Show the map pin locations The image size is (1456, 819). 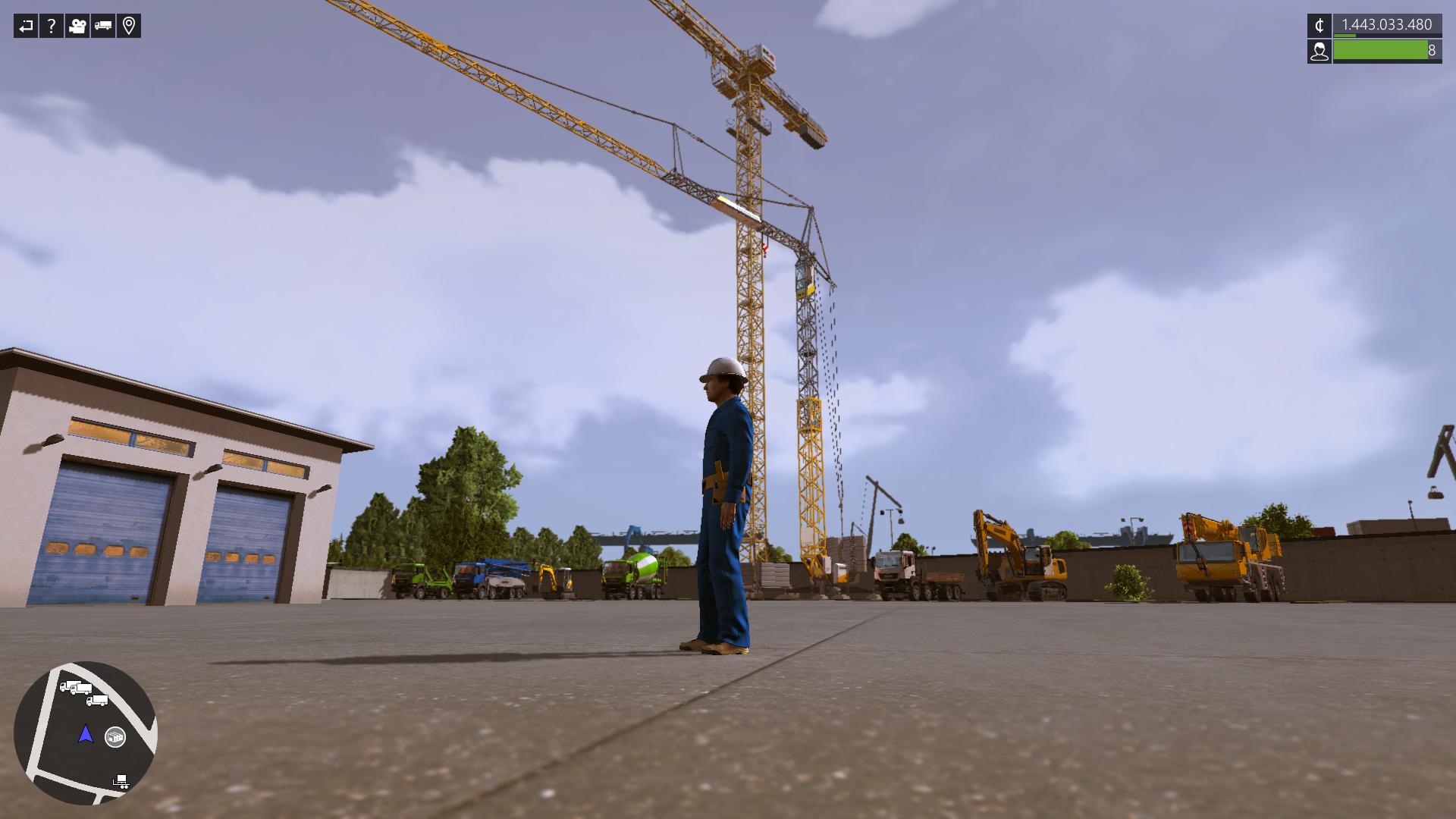tap(129, 27)
